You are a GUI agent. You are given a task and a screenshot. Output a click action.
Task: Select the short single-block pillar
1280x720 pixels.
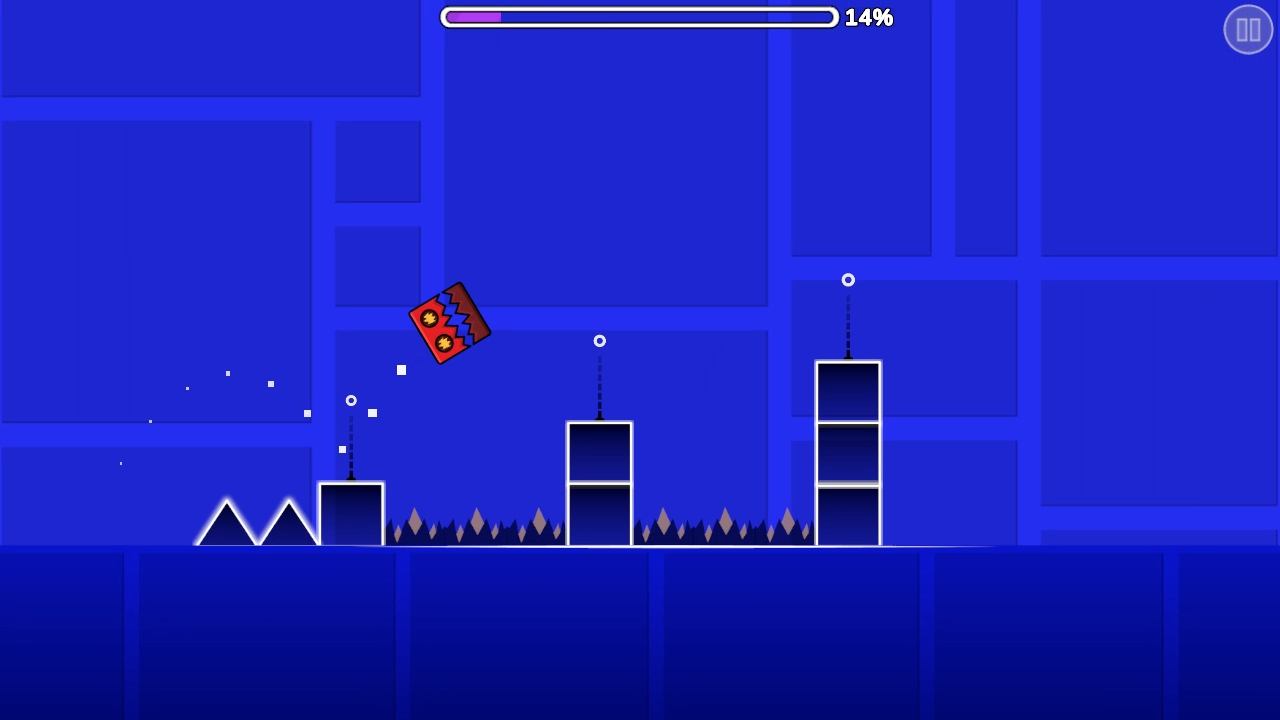[x=351, y=515]
